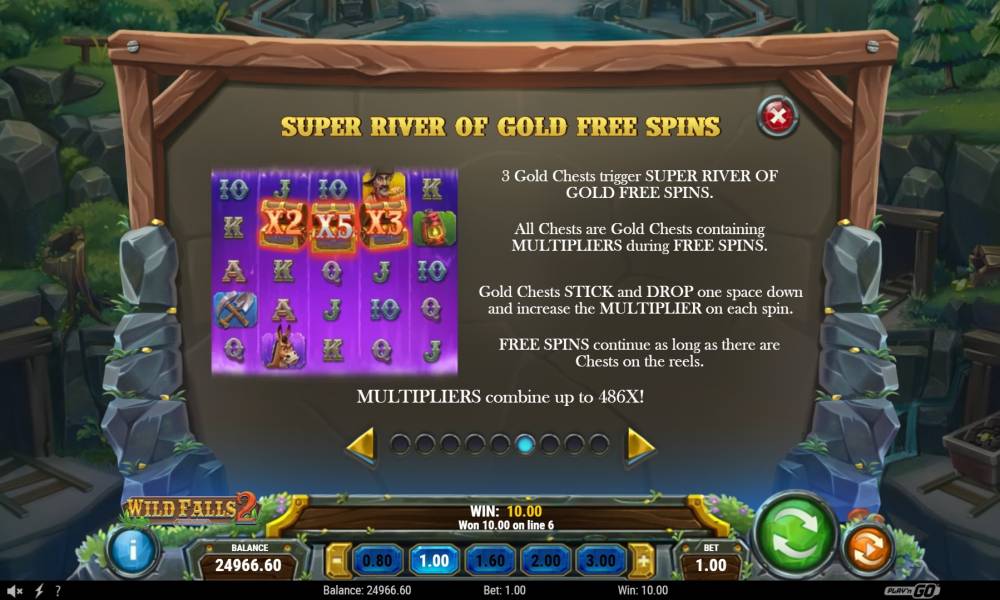Close the free spins info panel
1000x600 pixels.
tap(776, 117)
